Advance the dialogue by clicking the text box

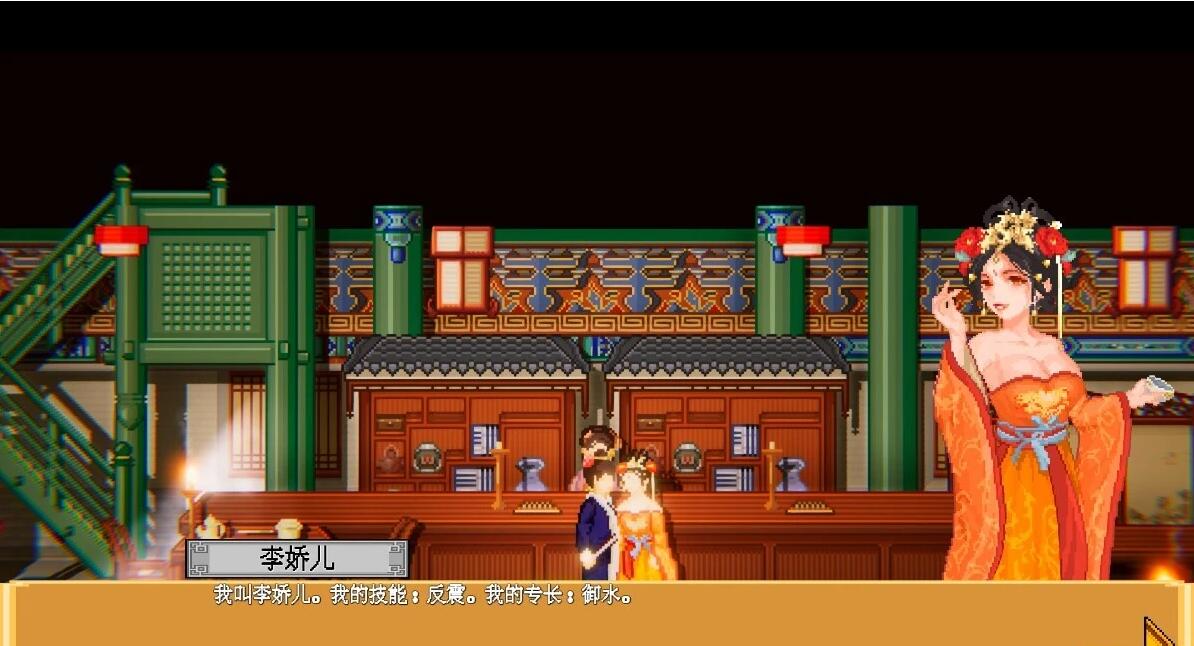(x=596, y=613)
